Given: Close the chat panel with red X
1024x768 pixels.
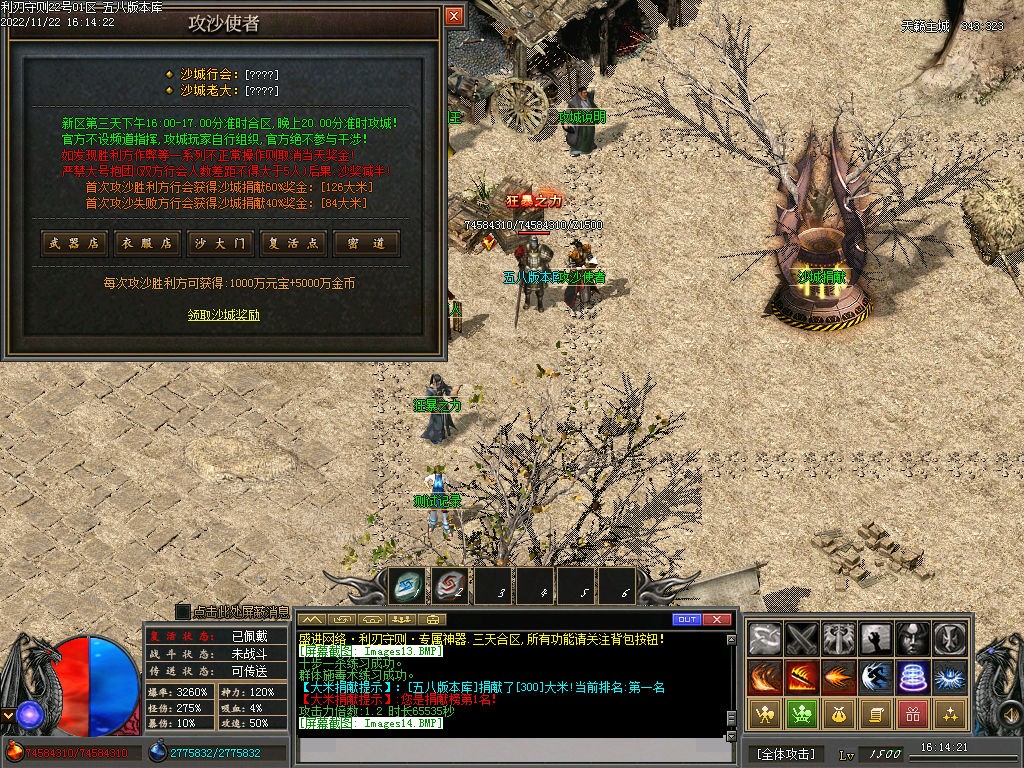Looking at the screenshot, I should [x=716, y=620].
